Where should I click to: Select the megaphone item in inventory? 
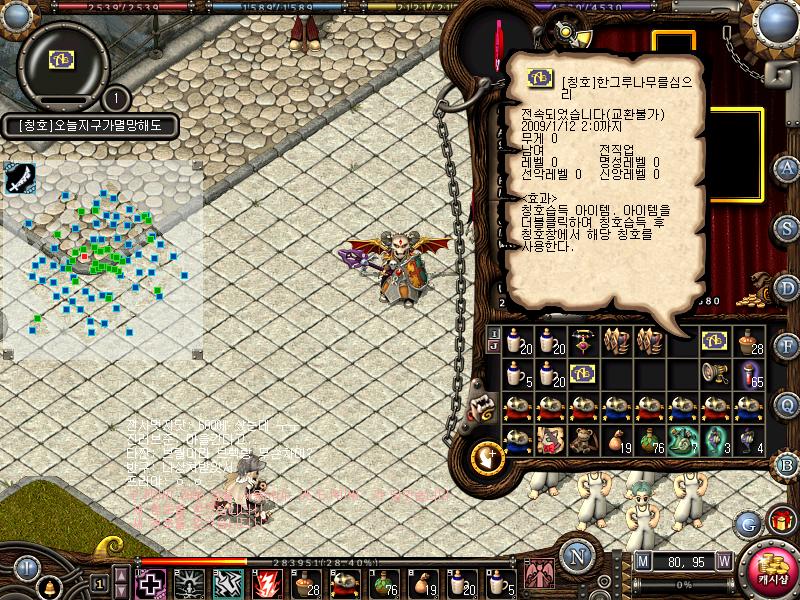713,373
